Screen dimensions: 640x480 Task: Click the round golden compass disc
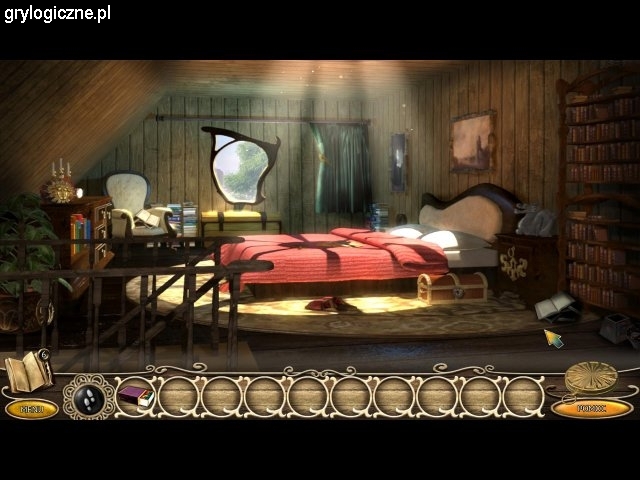pyautogui.click(x=590, y=378)
